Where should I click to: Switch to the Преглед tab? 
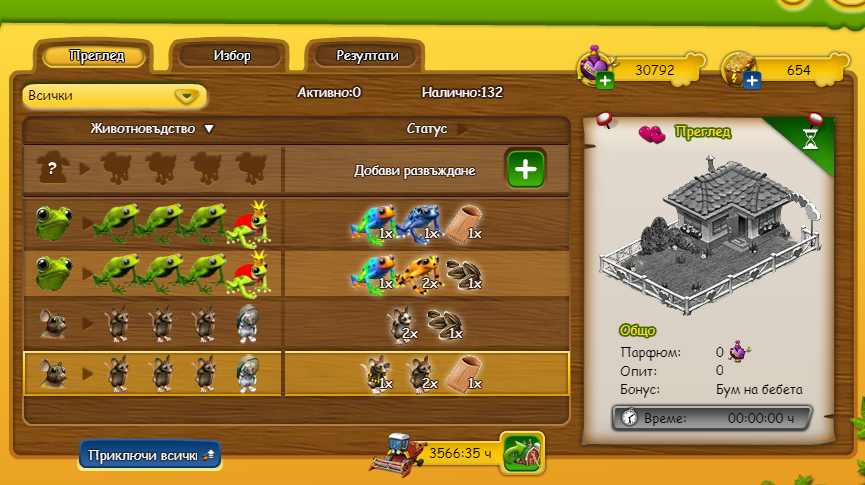97,56
